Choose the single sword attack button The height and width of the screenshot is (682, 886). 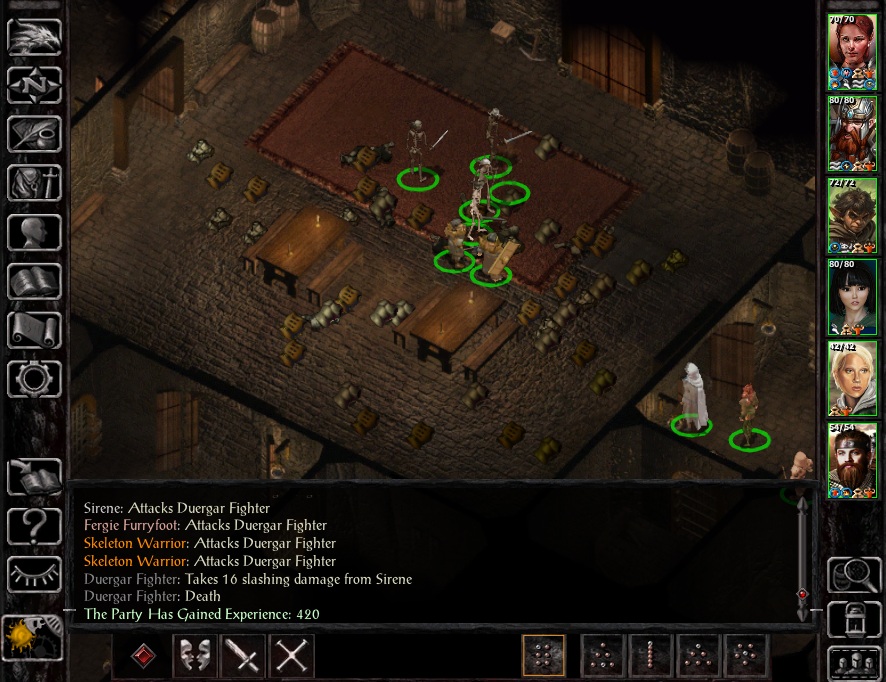244,656
